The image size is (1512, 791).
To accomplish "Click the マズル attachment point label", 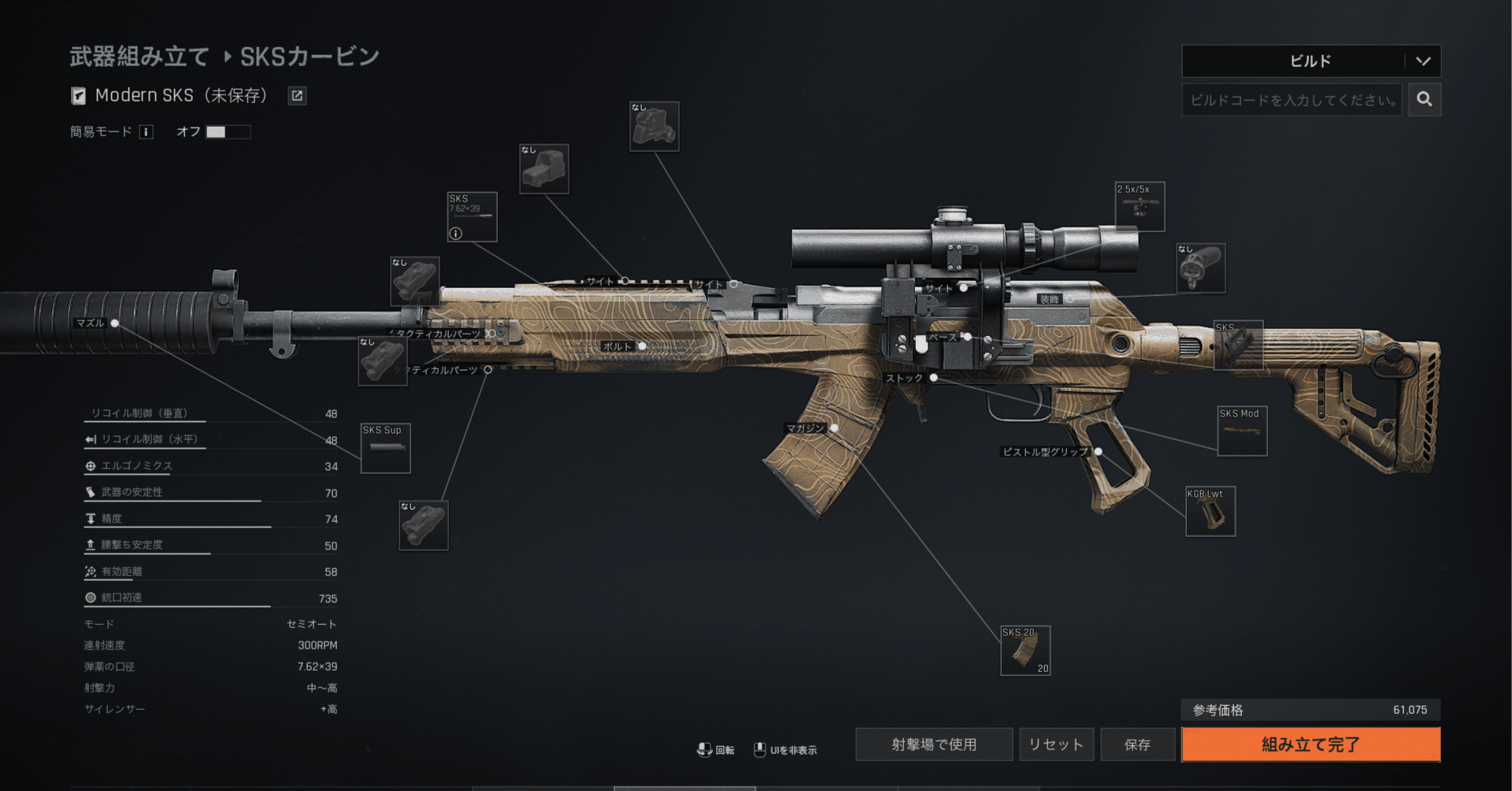I will [x=91, y=323].
